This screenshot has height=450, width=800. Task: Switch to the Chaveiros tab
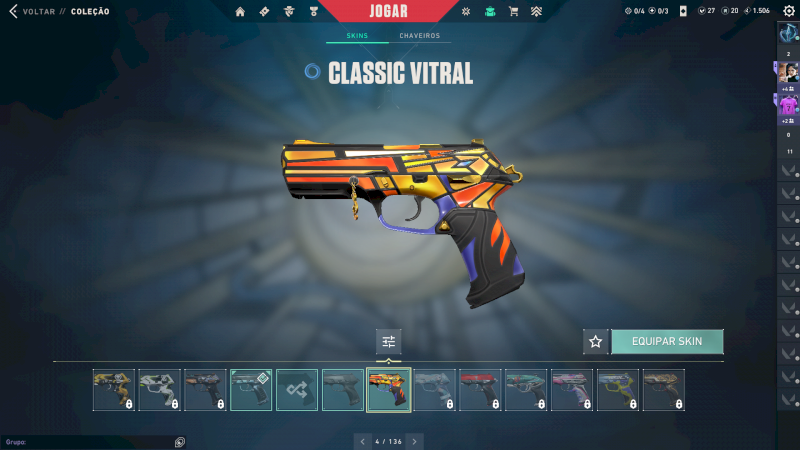(419, 36)
